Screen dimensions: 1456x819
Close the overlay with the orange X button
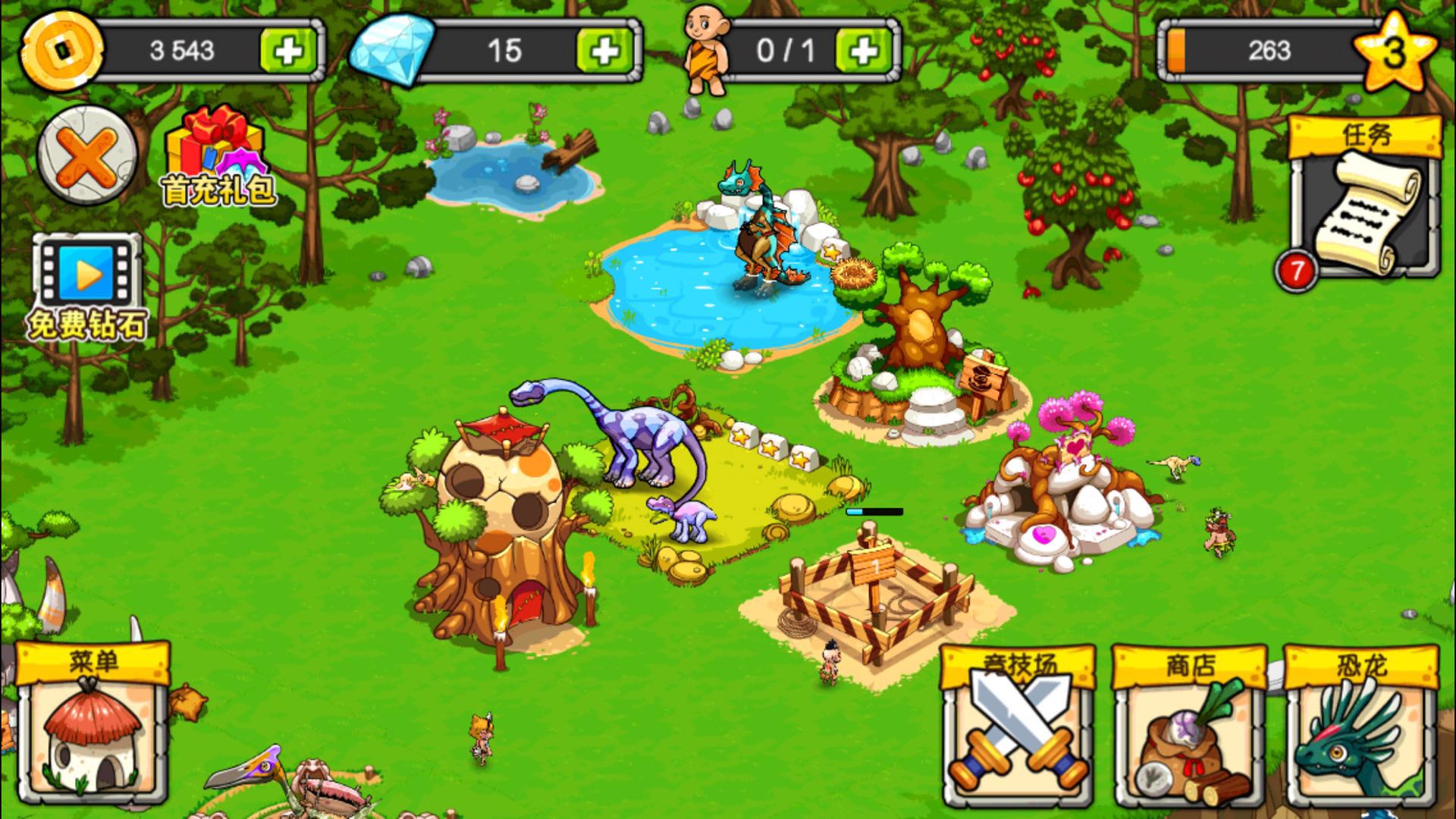click(87, 154)
